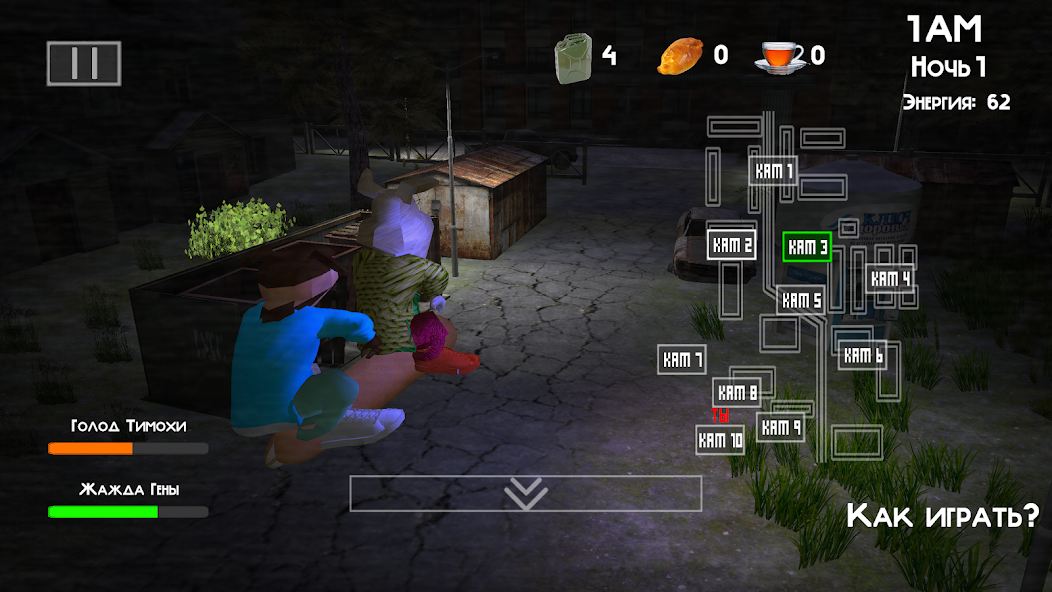This screenshot has width=1052, height=592.
Task: Pause the game with the pause button
Action: (x=84, y=63)
